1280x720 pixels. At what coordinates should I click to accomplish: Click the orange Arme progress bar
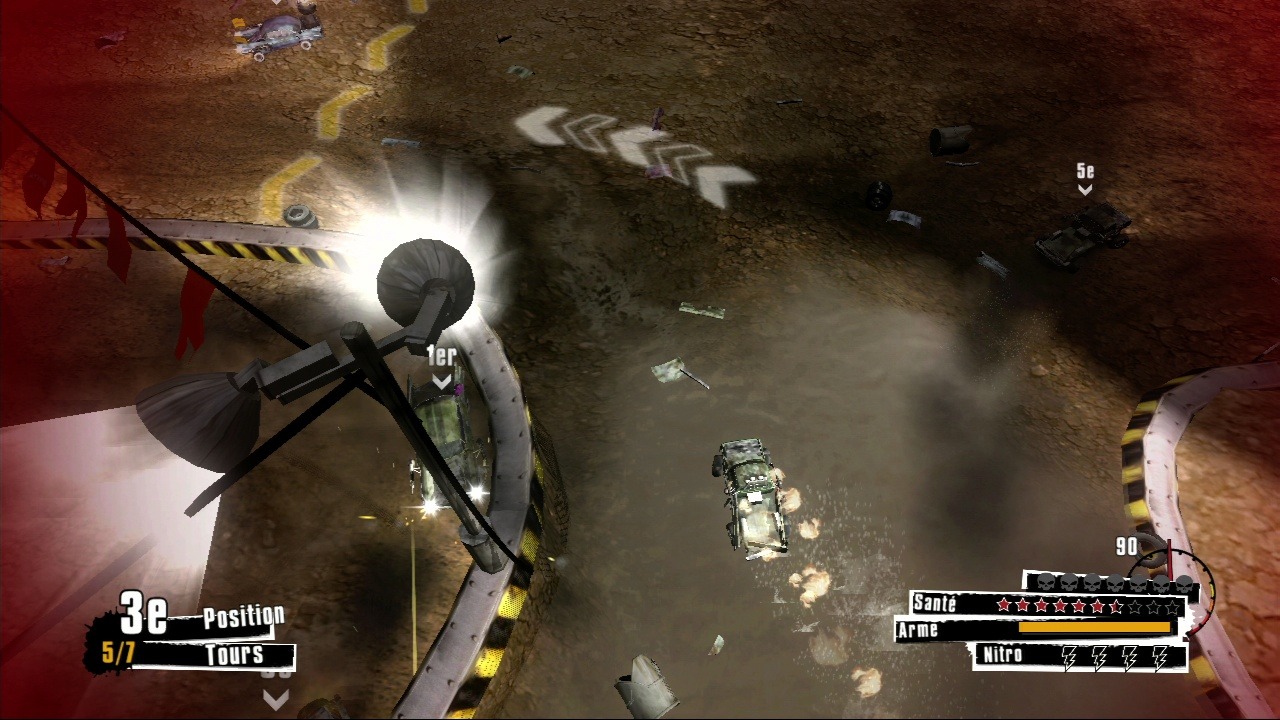pos(1095,627)
